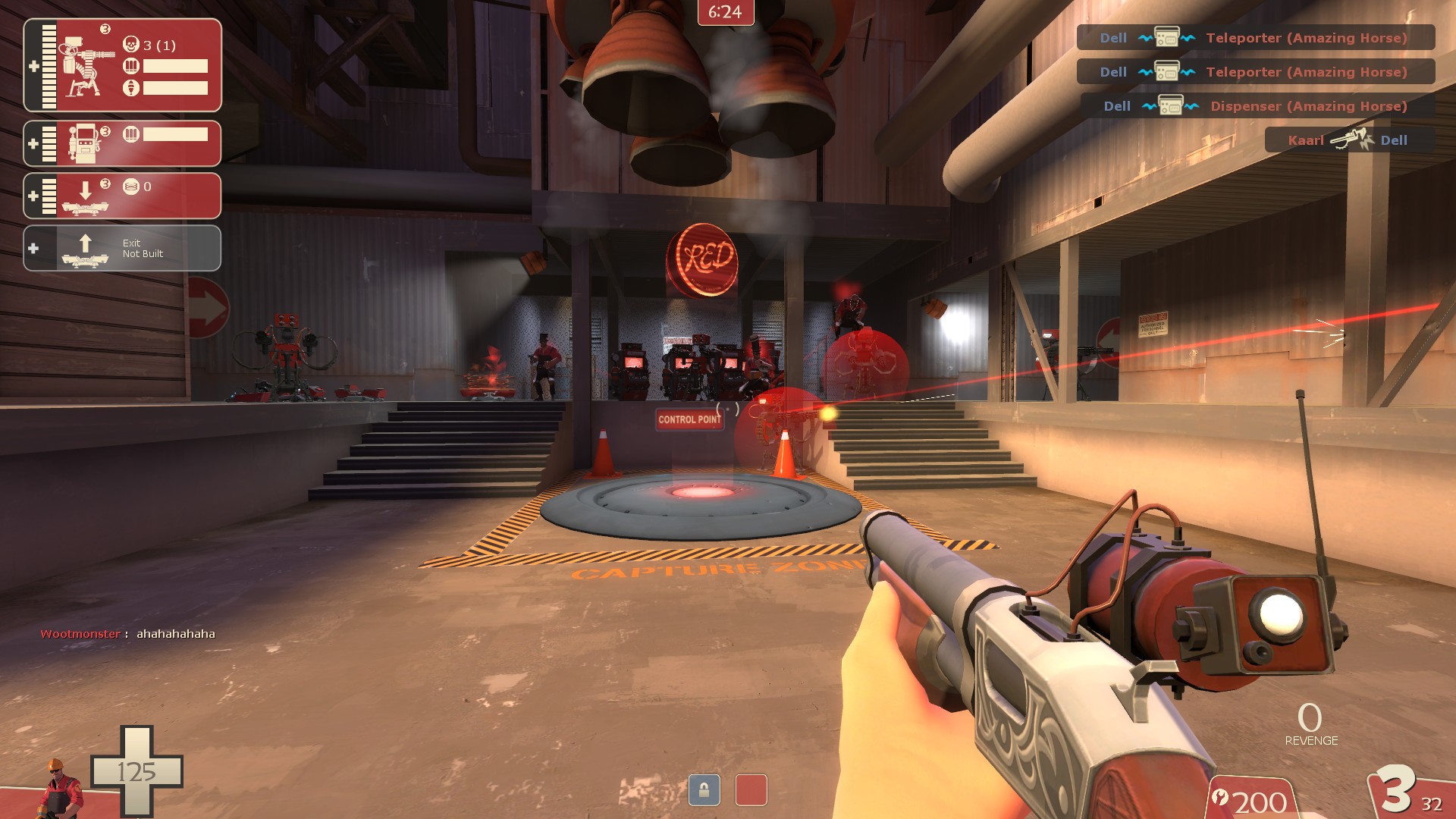
Task: Click the shells ammo icon on the sentry panel
Action: (132, 67)
